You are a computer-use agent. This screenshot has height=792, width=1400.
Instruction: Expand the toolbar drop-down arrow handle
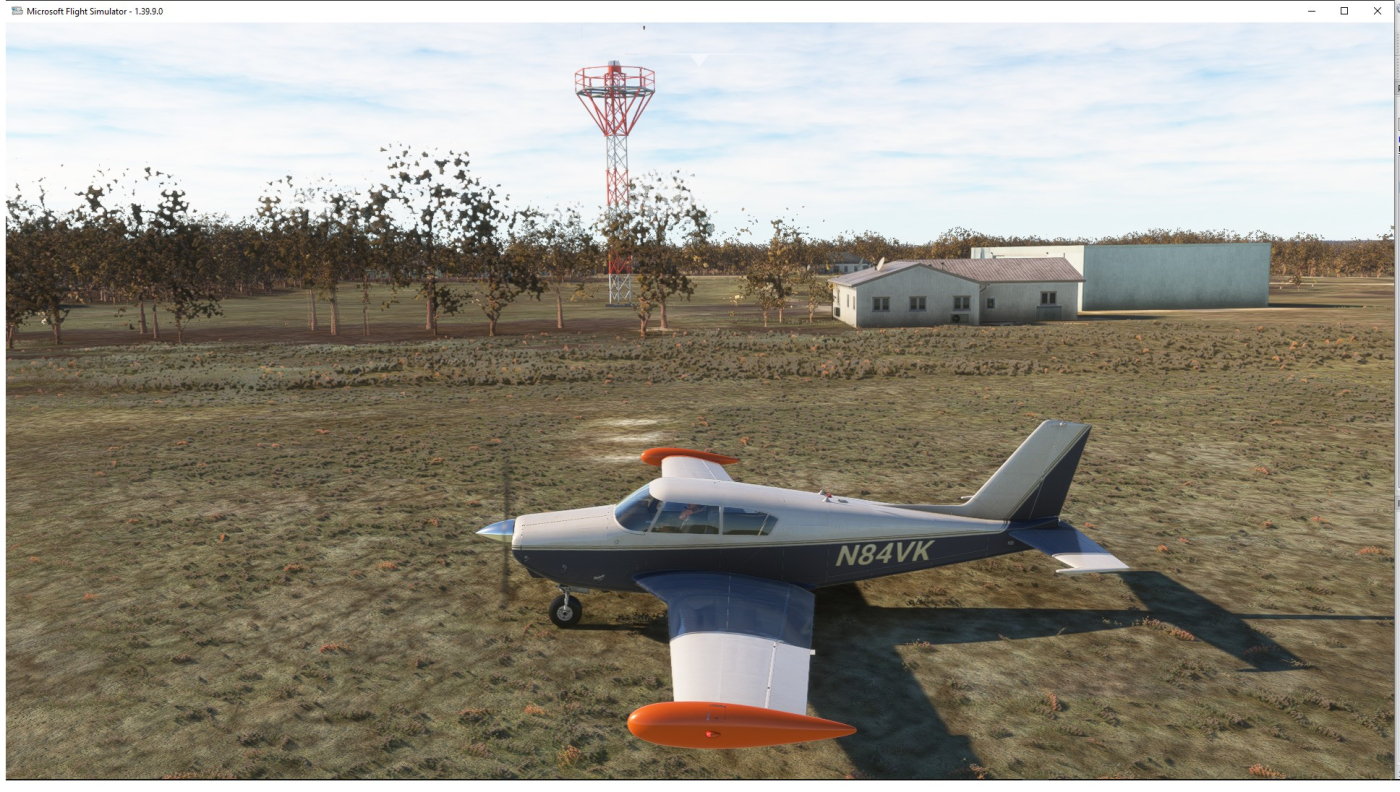tap(700, 60)
